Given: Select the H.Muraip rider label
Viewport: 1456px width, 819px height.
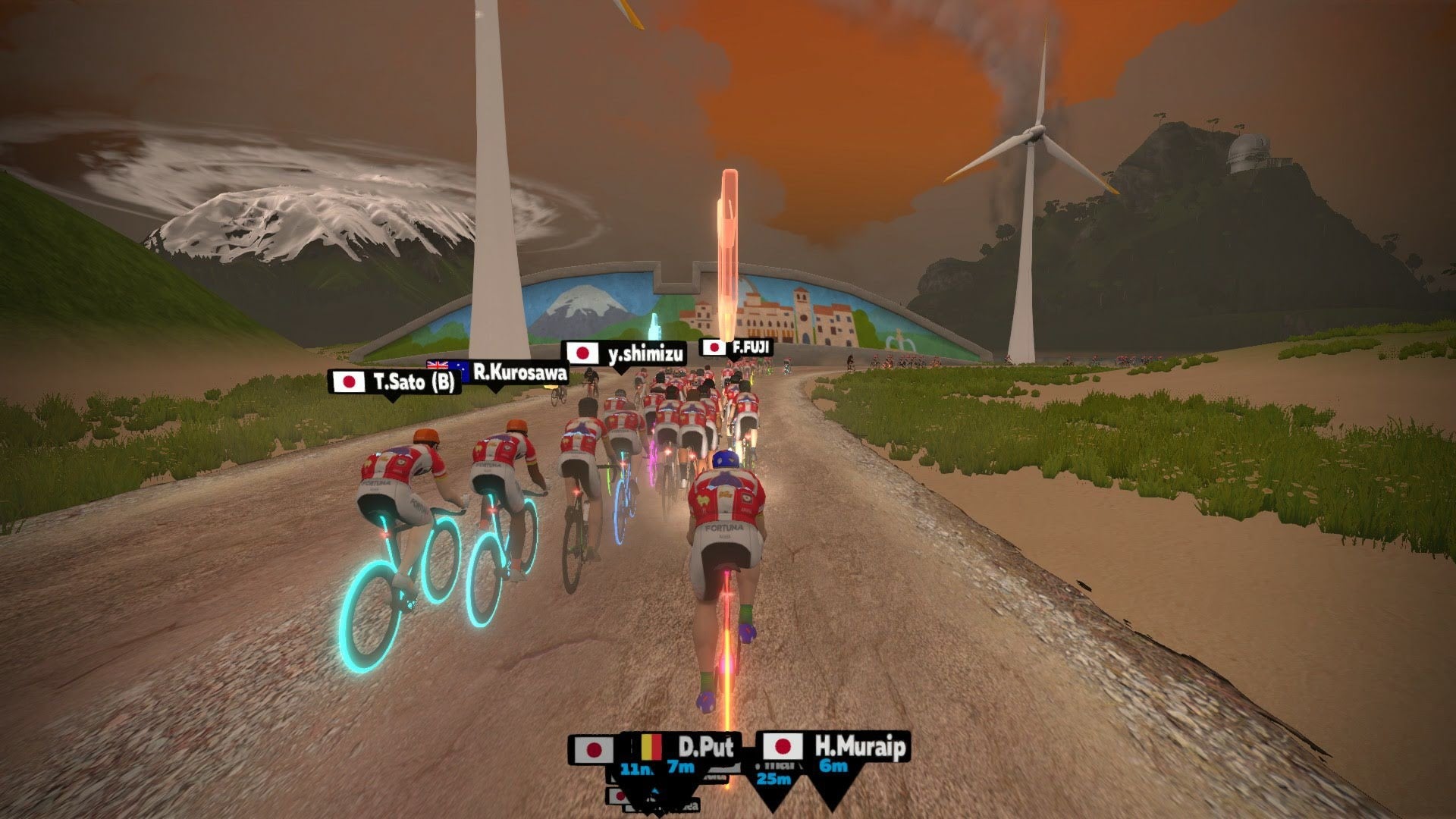Looking at the screenshot, I should point(835,747).
